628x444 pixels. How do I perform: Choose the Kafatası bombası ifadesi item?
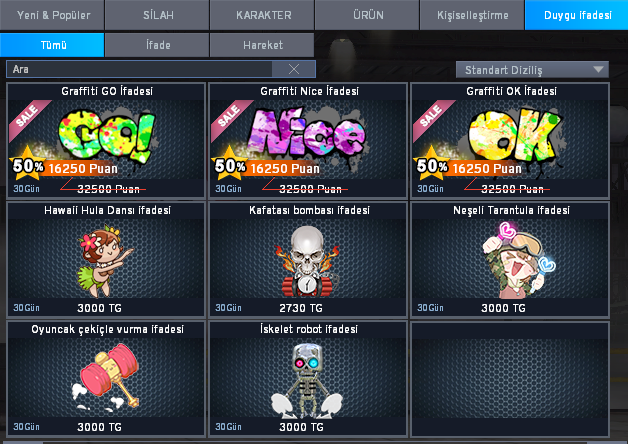pos(307,260)
